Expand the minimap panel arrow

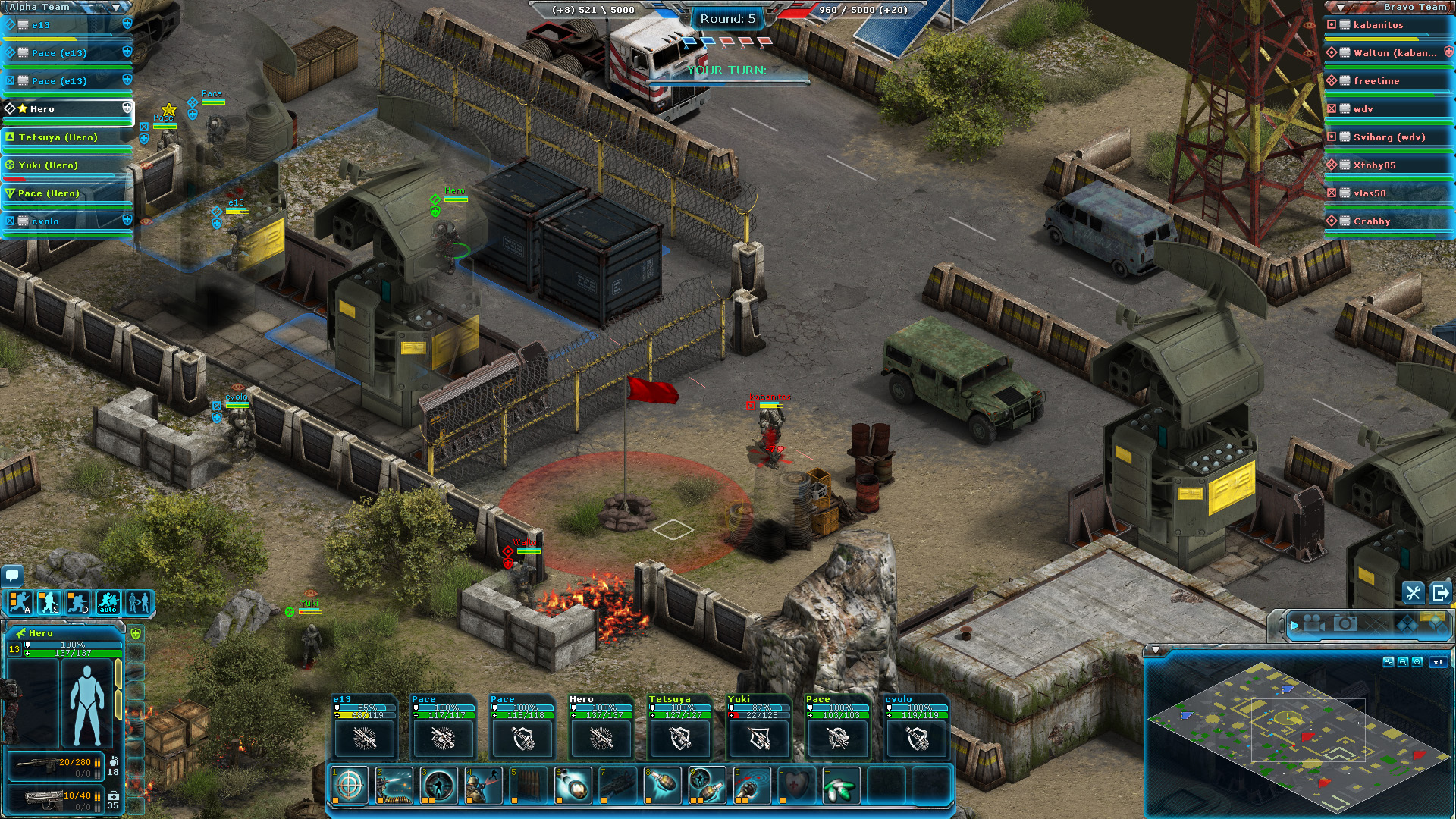coord(1155,650)
